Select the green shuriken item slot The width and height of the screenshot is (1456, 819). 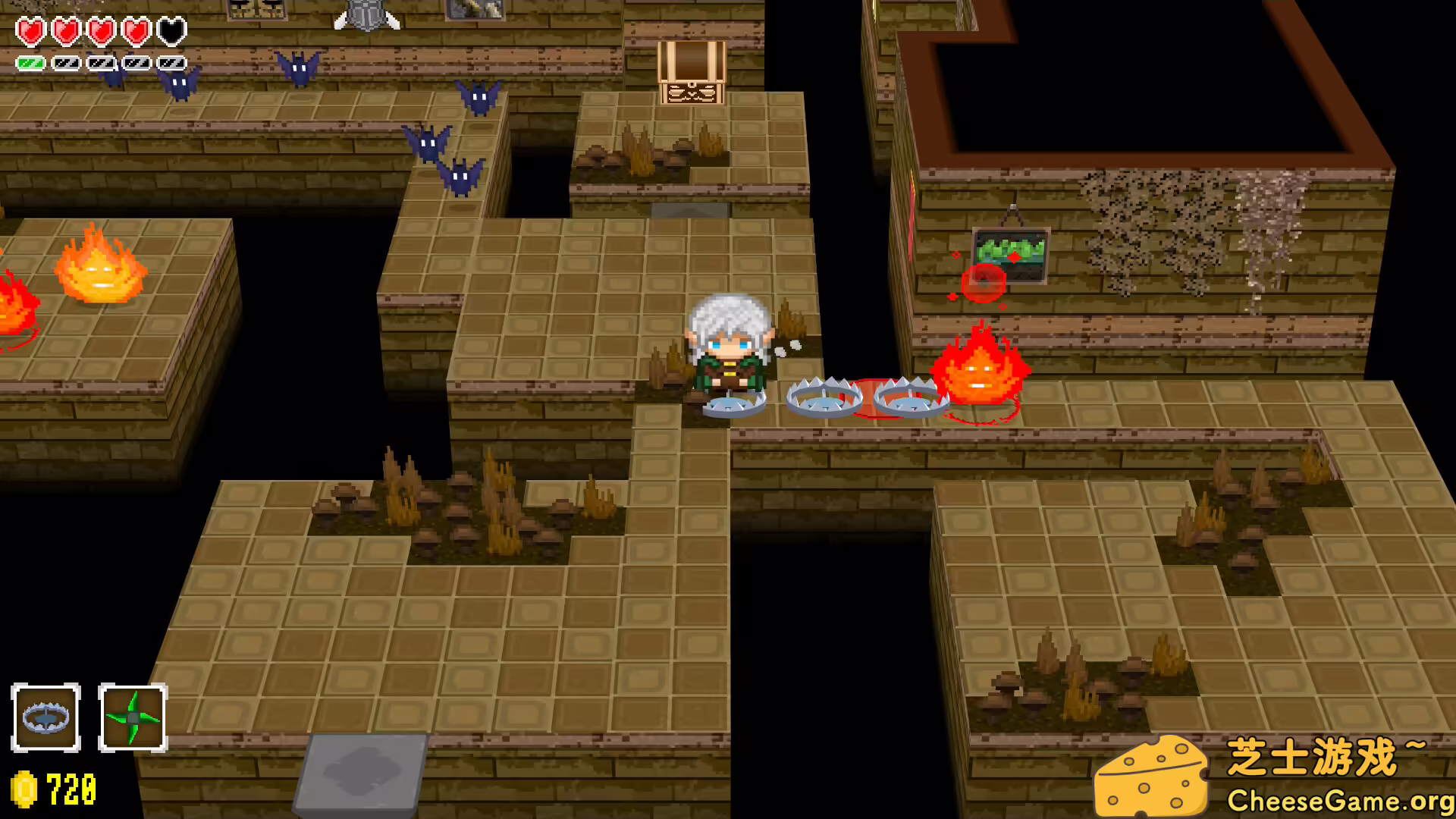(133, 717)
